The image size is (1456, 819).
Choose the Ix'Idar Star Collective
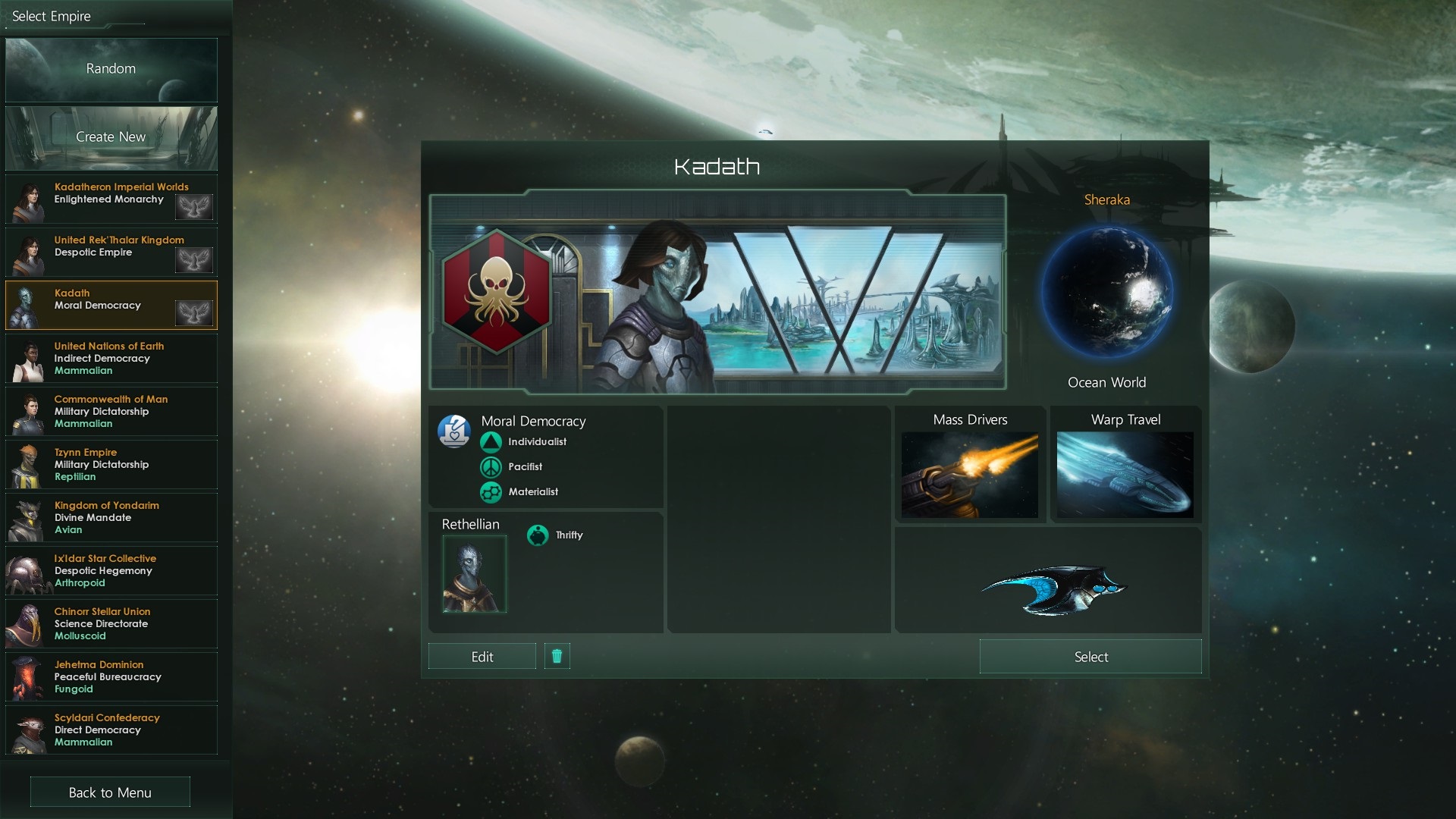pos(111,570)
